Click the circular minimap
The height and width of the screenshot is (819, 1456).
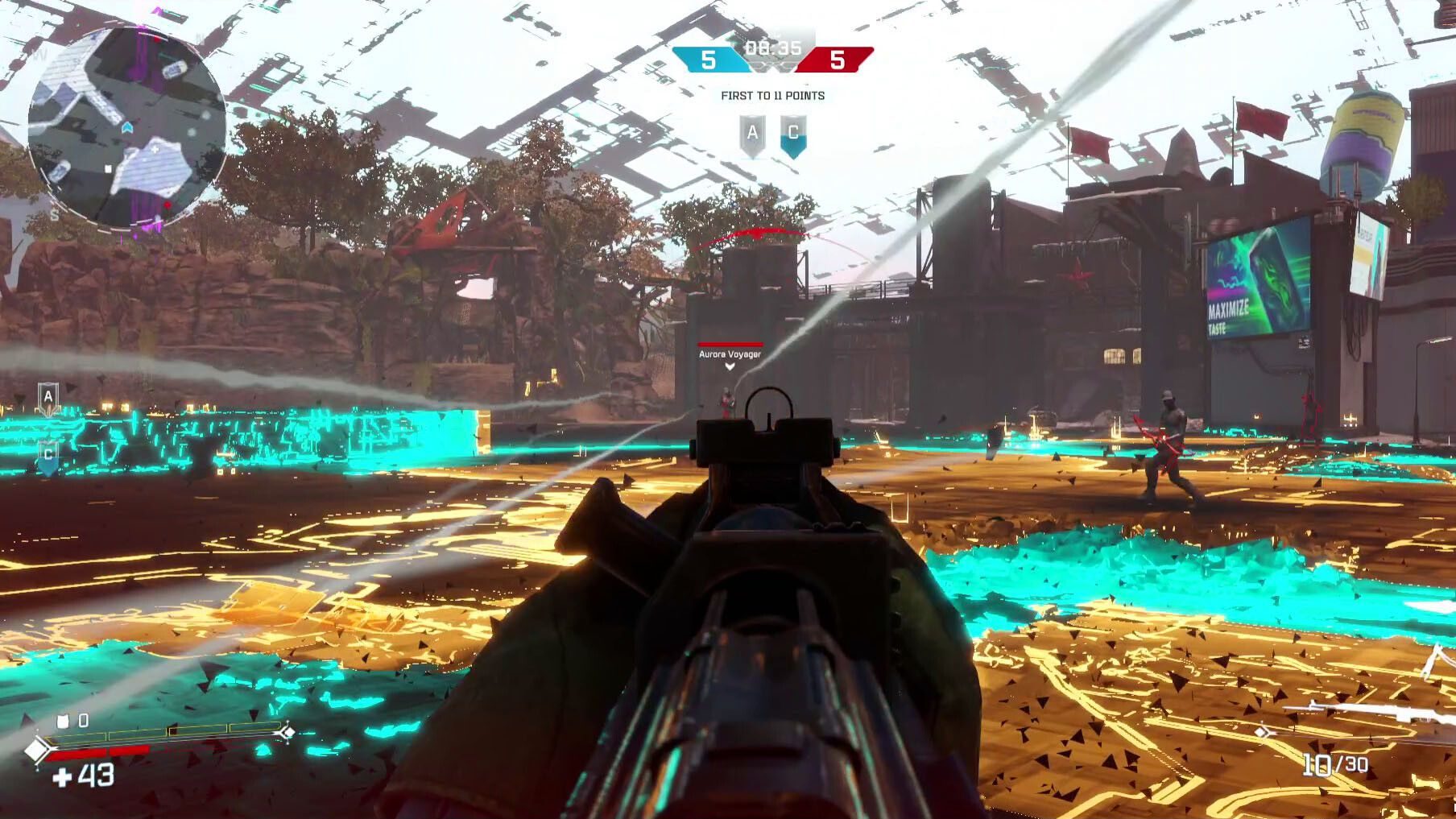[x=126, y=127]
